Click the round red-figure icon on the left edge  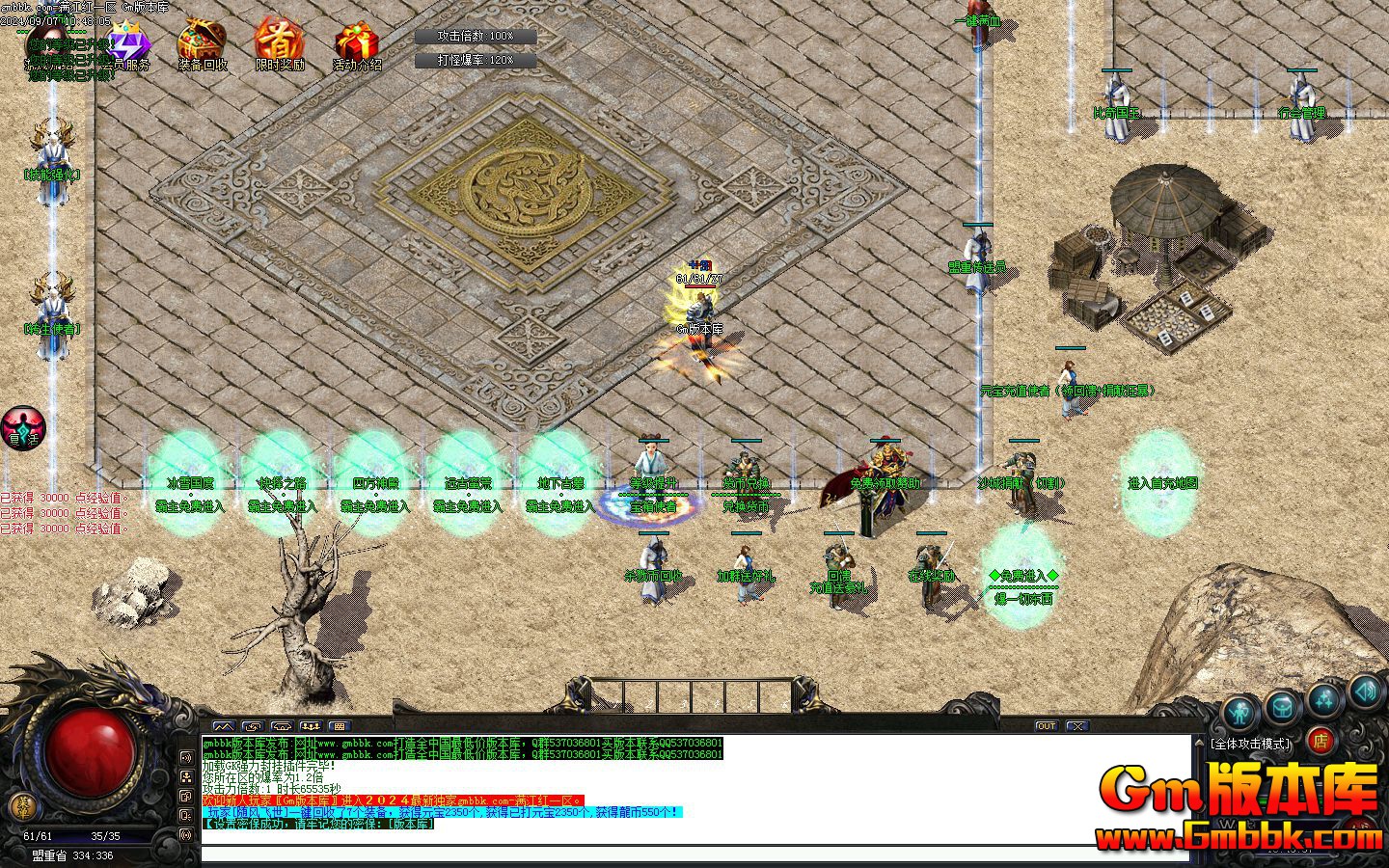(x=23, y=427)
